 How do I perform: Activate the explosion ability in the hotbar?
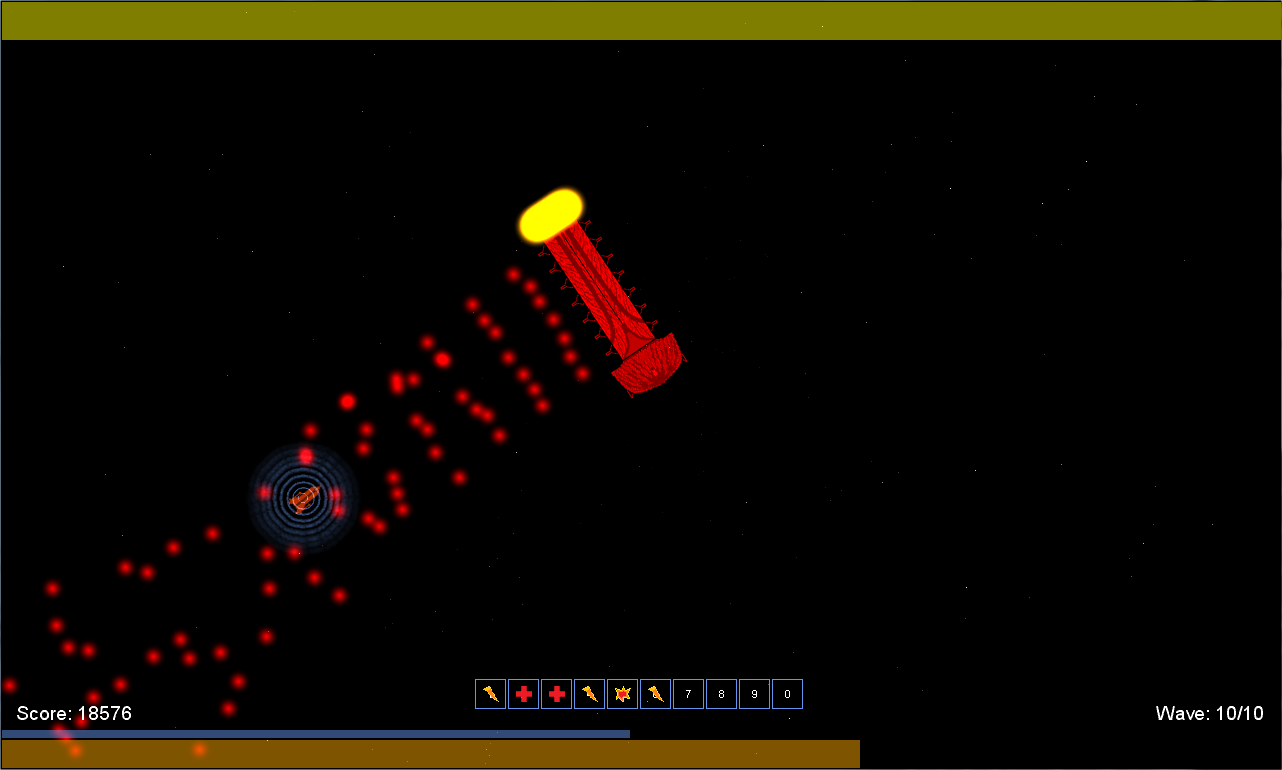point(622,694)
